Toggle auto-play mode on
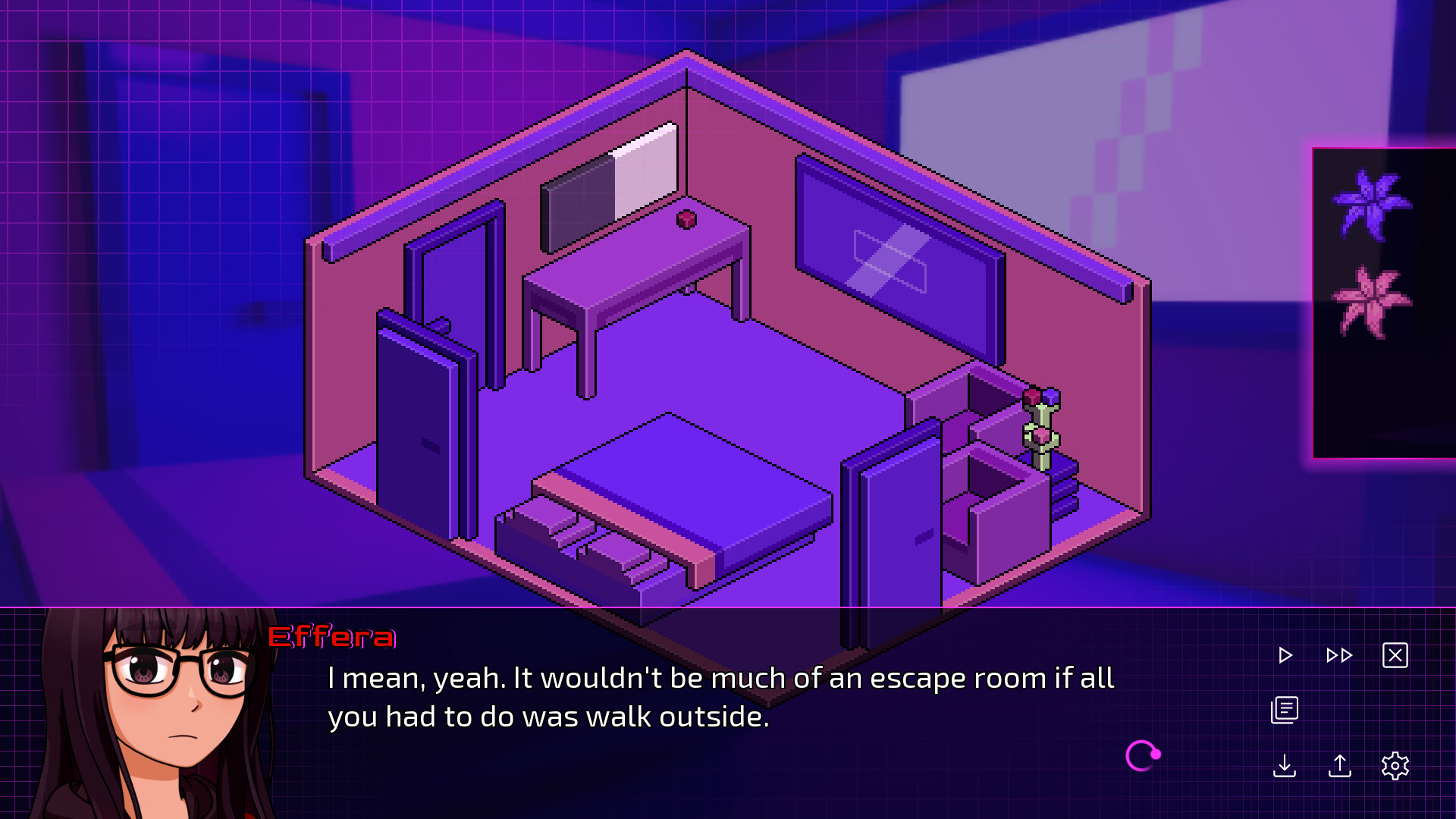 1285,654
